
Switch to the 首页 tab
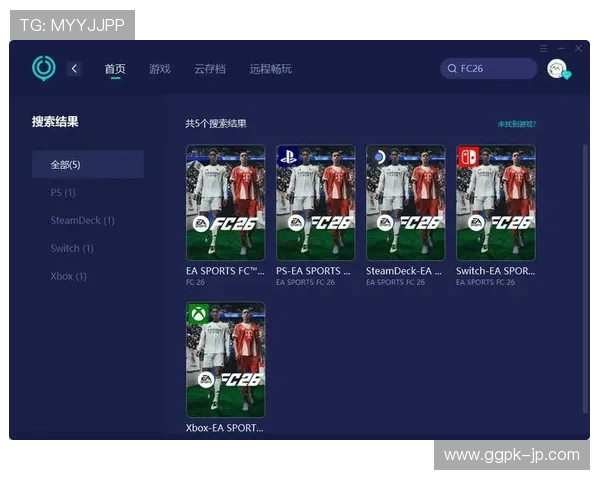click(115, 69)
